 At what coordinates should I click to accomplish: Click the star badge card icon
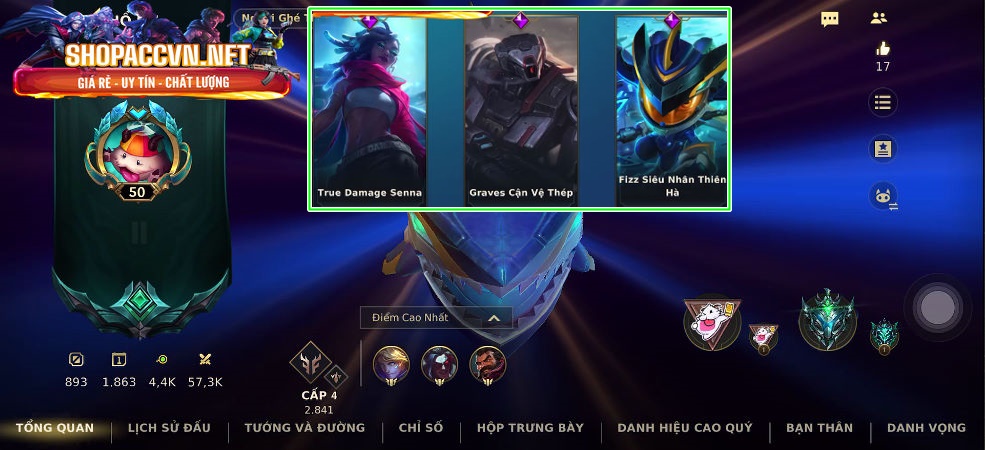(882, 149)
